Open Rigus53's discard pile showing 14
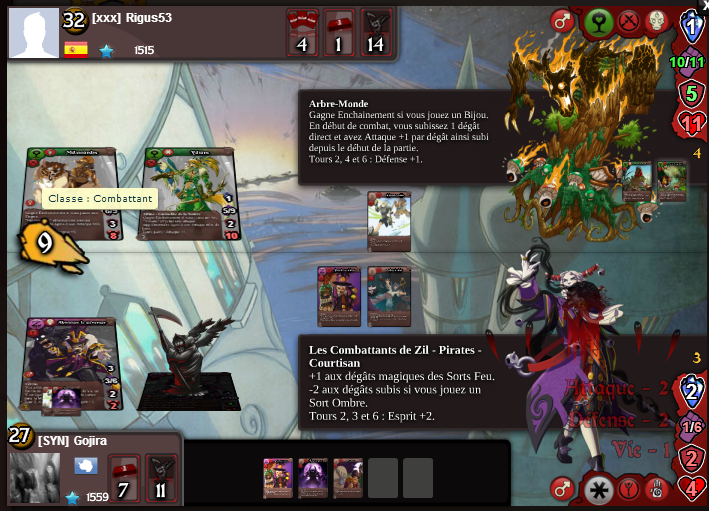This screenshot has height=511, width=709. (375, 32)
